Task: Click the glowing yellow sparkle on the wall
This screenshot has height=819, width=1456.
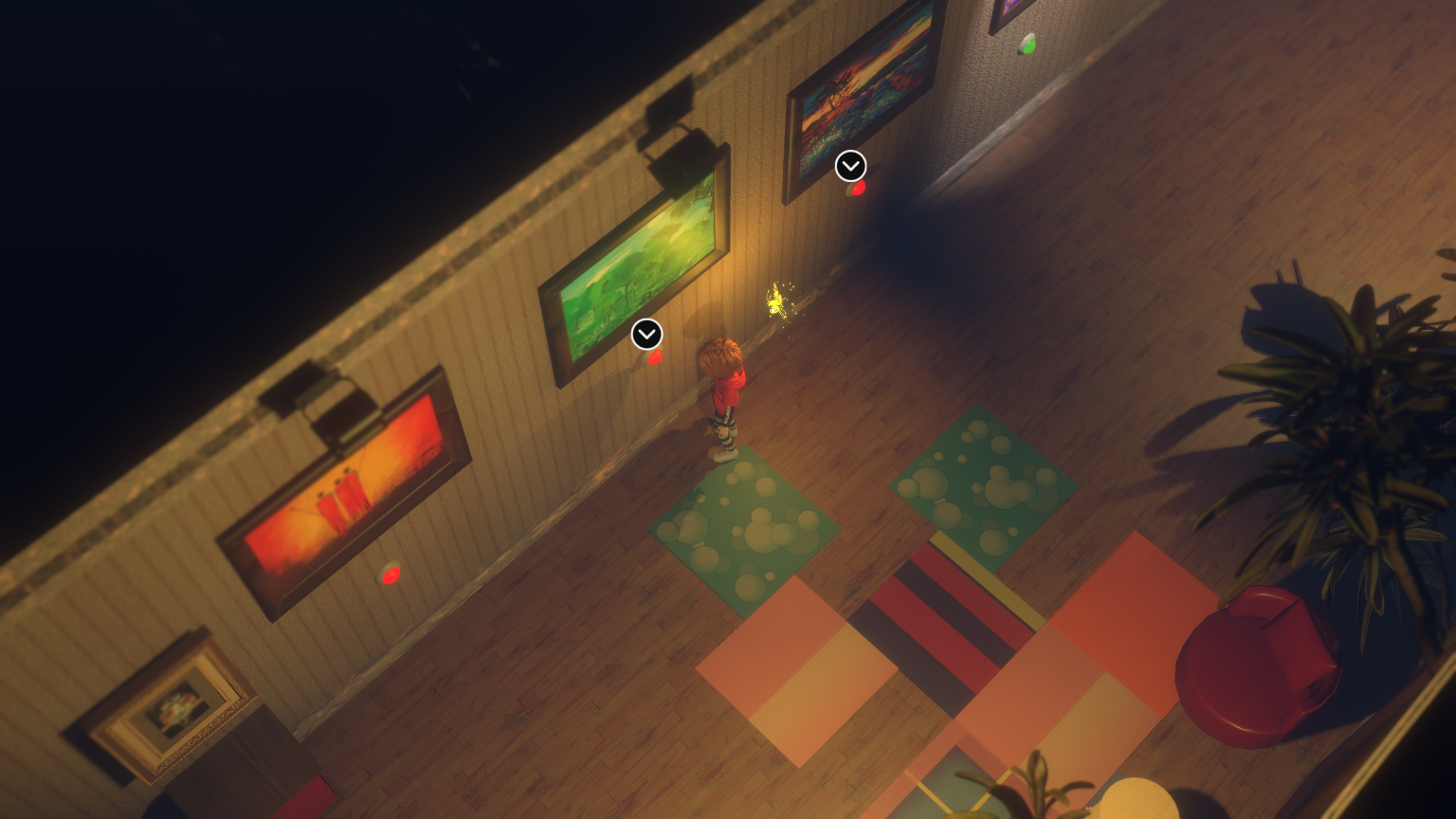Action: [777, 301]
